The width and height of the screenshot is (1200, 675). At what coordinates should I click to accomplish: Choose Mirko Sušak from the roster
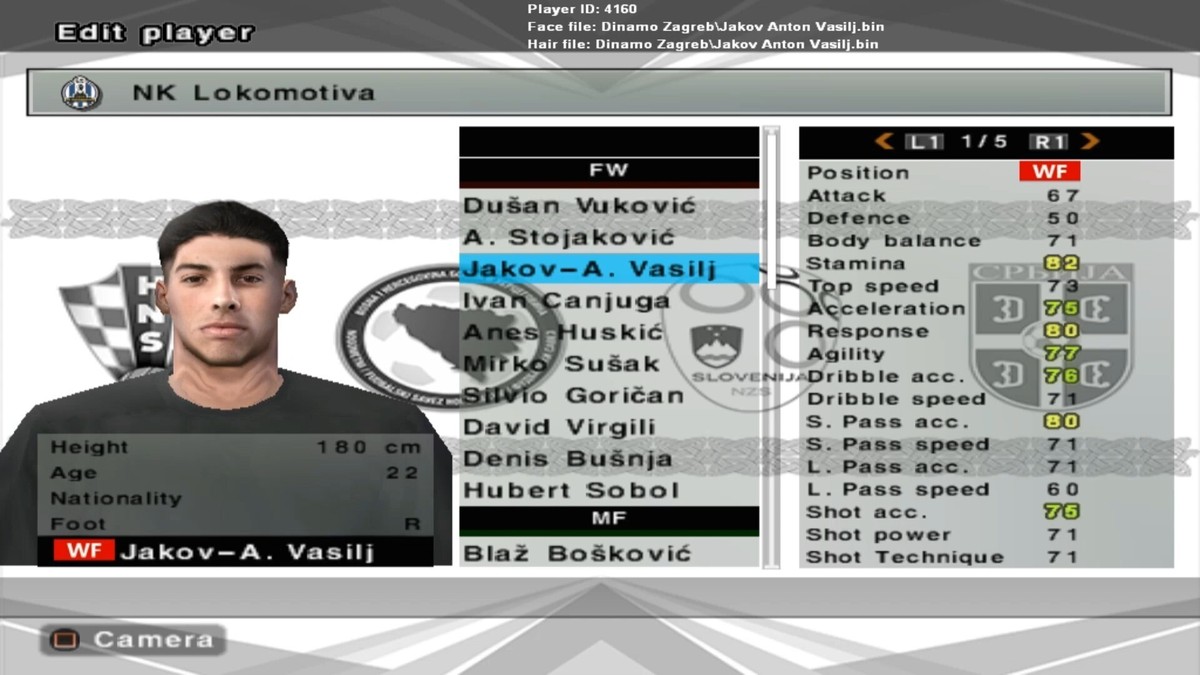(561, 364)
